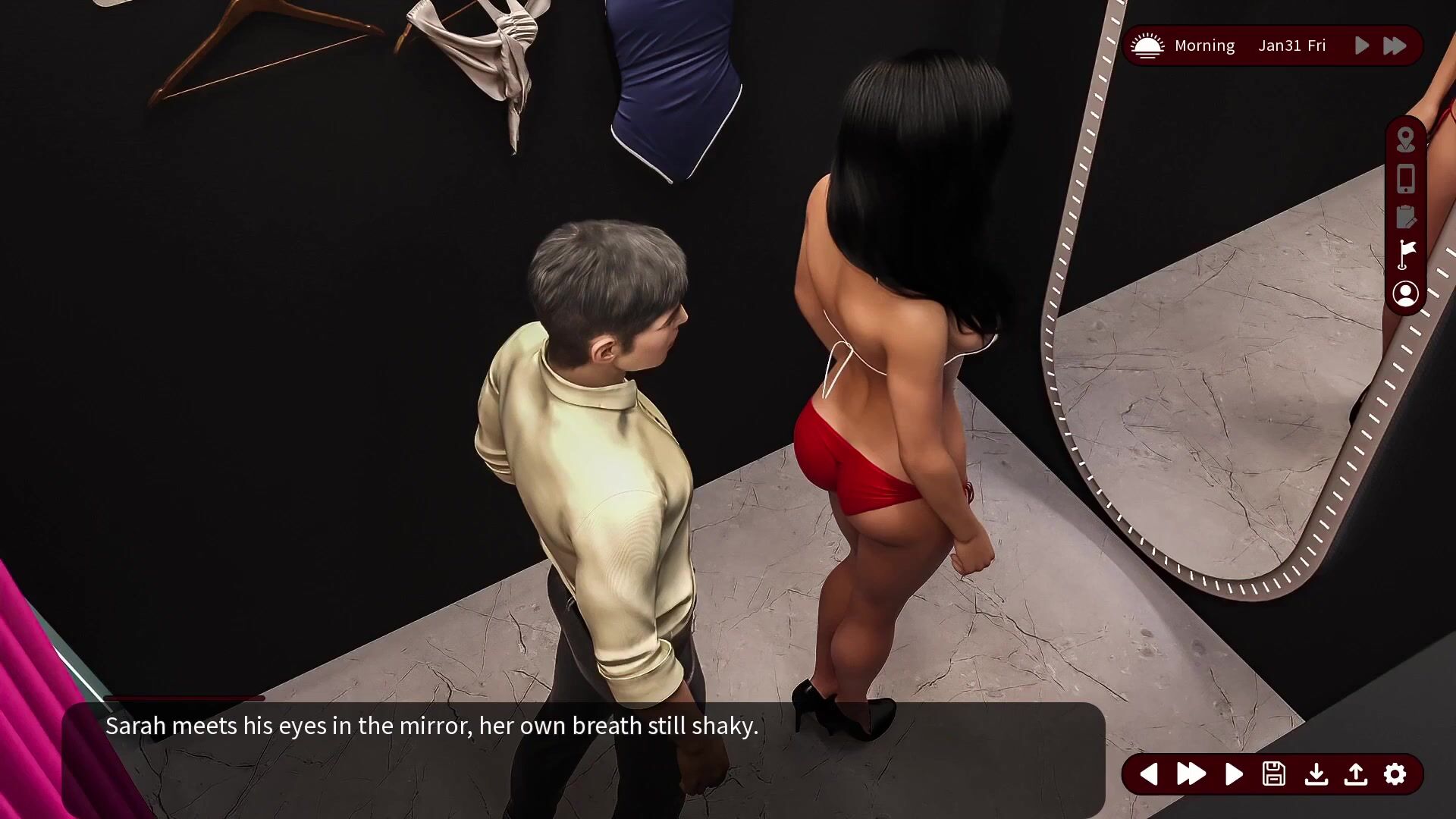The image size is (1456, 819).
Task: Open the flag objectives icon
Action: (x=1406, y=255)
